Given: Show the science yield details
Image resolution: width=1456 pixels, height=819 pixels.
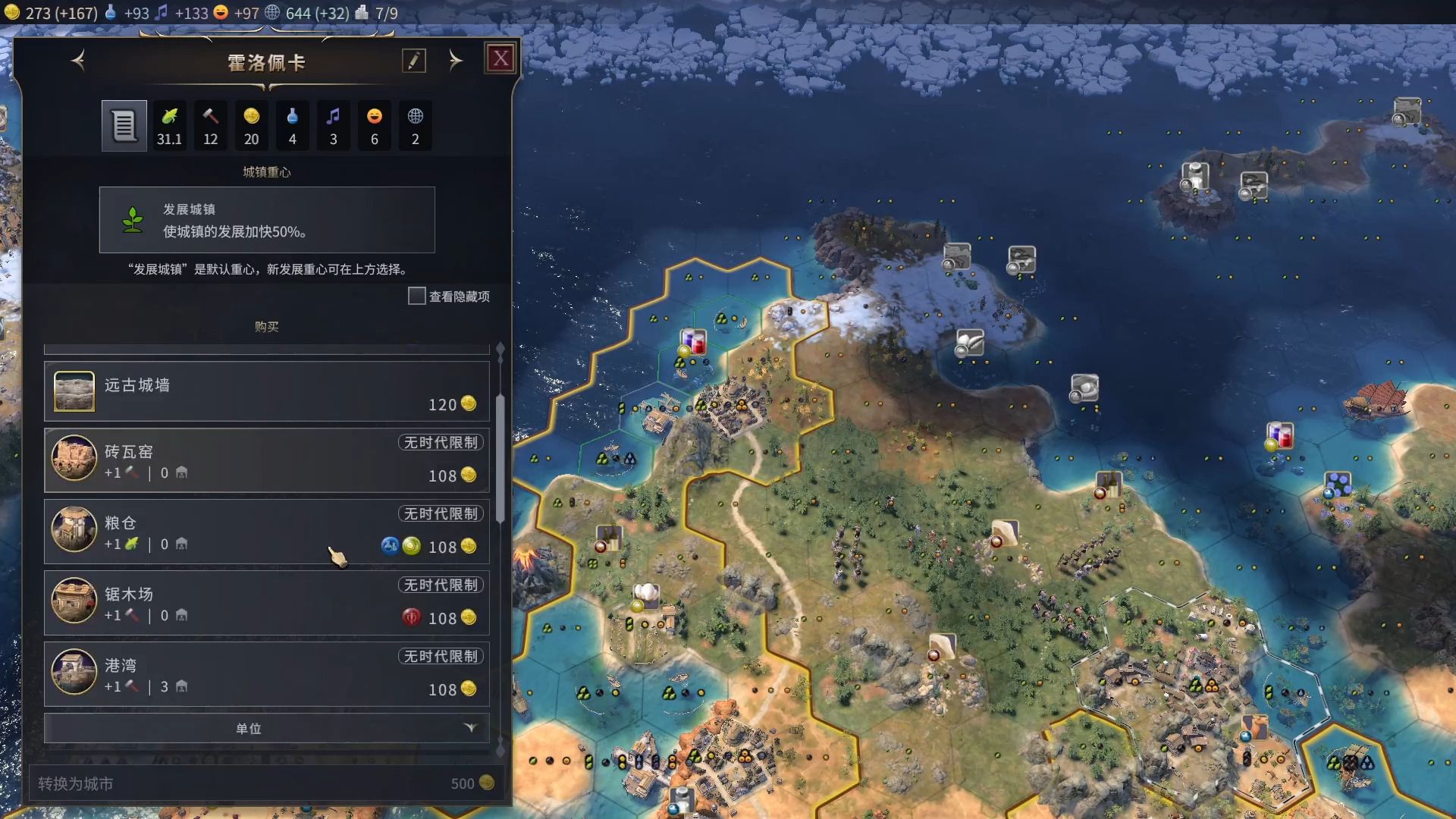Looking at the screenshot, I should pyautogui.click(x=292, y=126).
